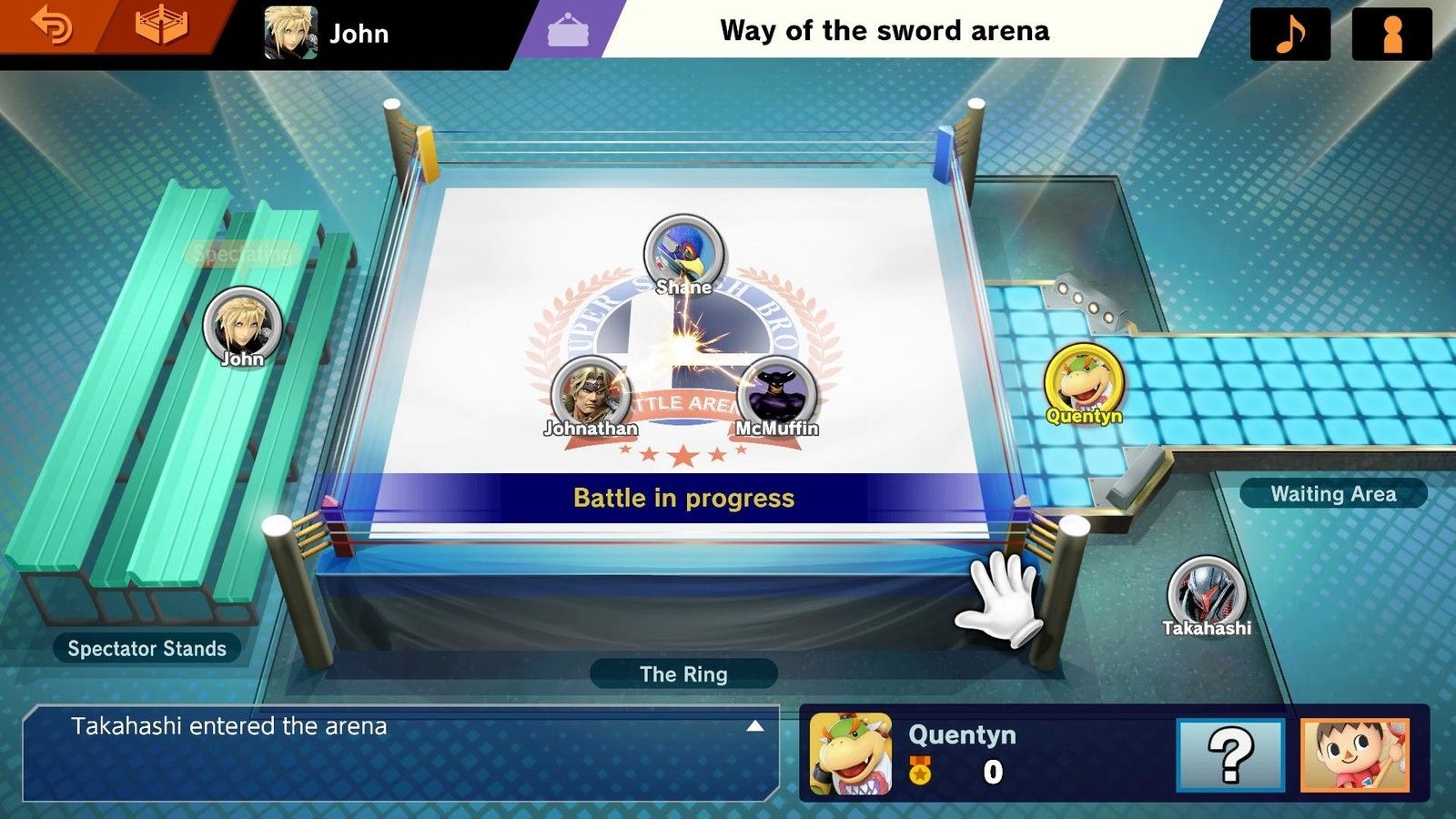Select Shane's player token in the ring
This screenshot has width=1456, height=819.
click(683, 253)
